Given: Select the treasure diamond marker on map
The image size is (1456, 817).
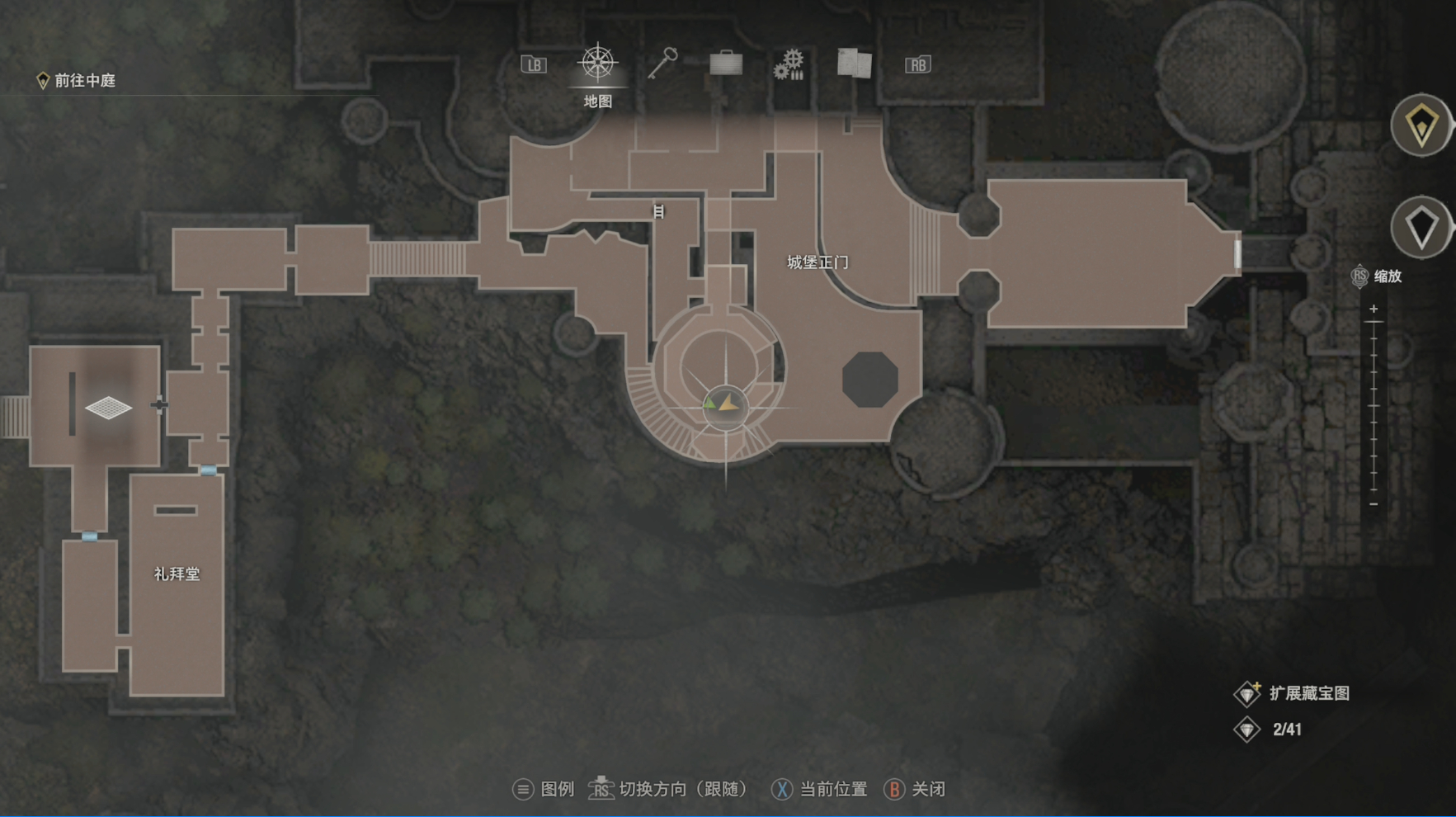Looking at the screenshot, I should [x=108, y=407].
